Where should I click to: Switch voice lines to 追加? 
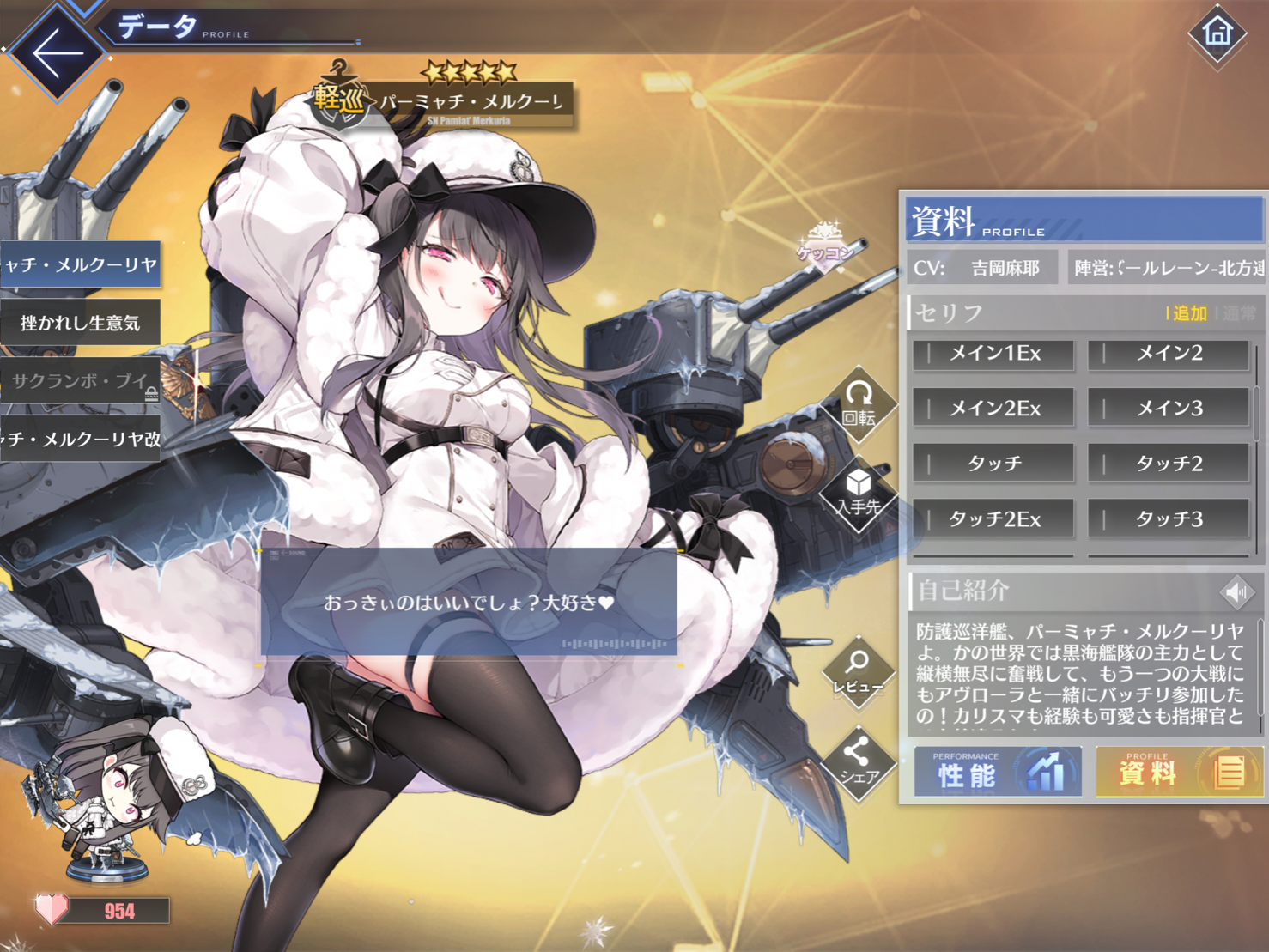coord(1189,313)
